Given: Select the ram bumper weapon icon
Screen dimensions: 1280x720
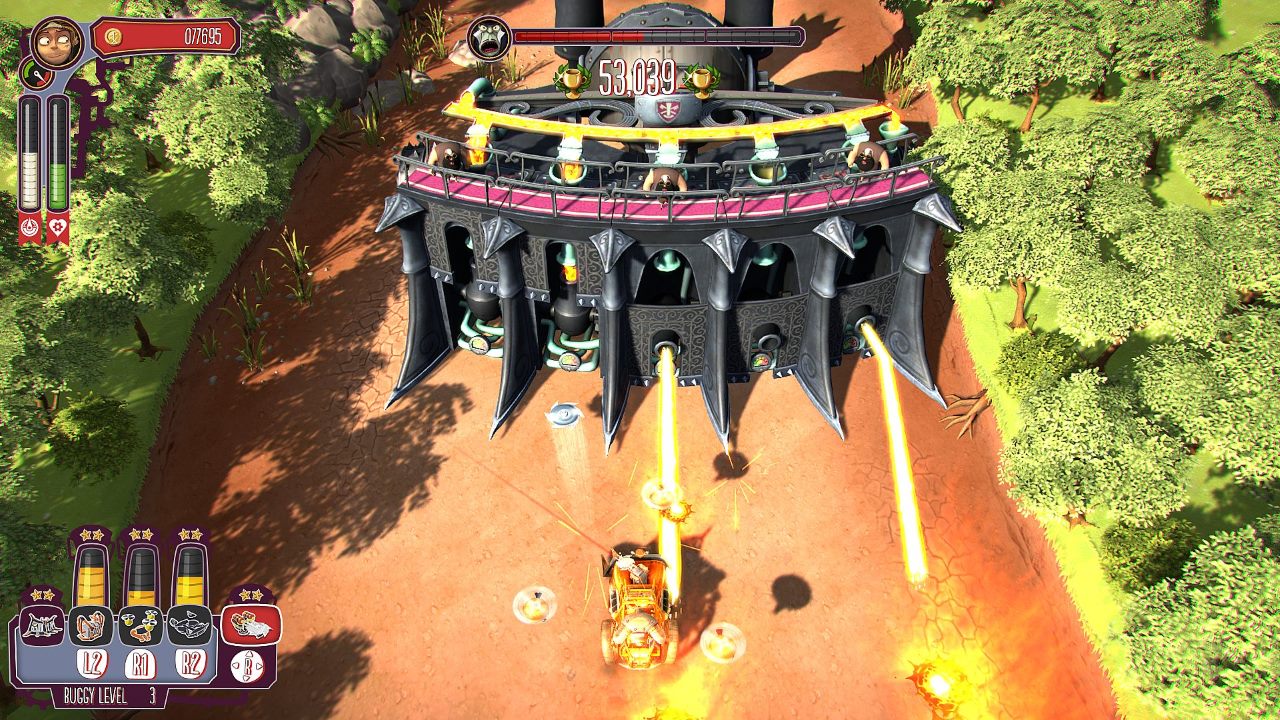Looking at the screenshot, I should [x=41, y=627].
